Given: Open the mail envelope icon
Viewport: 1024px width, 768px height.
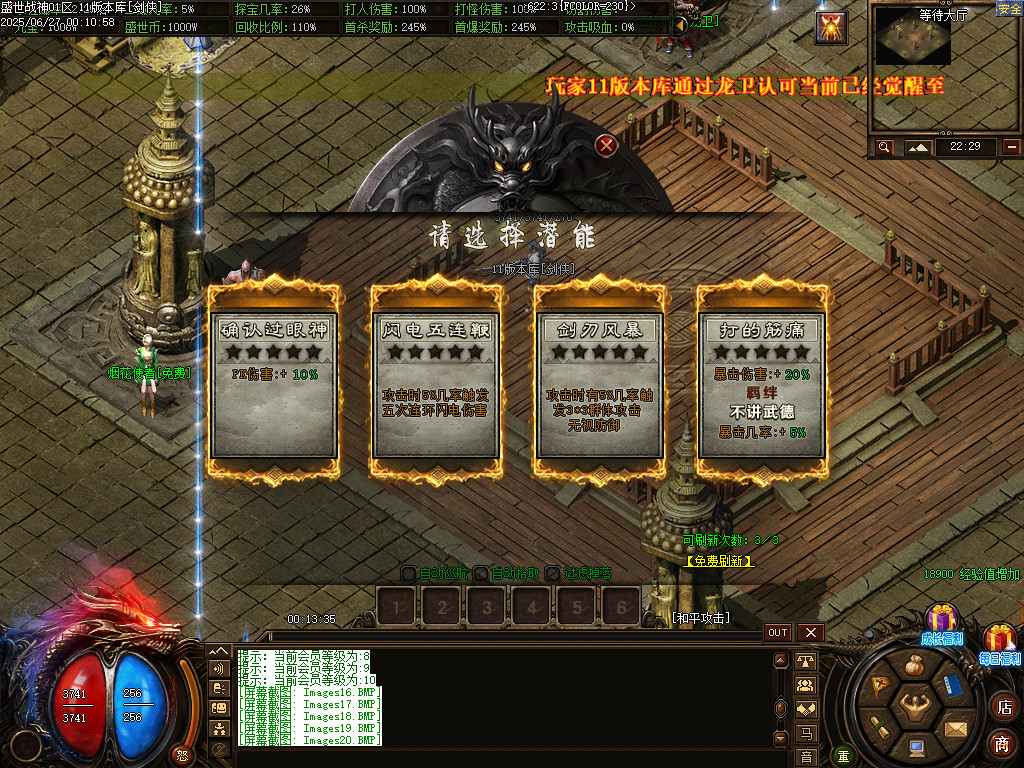Looking at the screenshot, I should click(x=956, y=728).
